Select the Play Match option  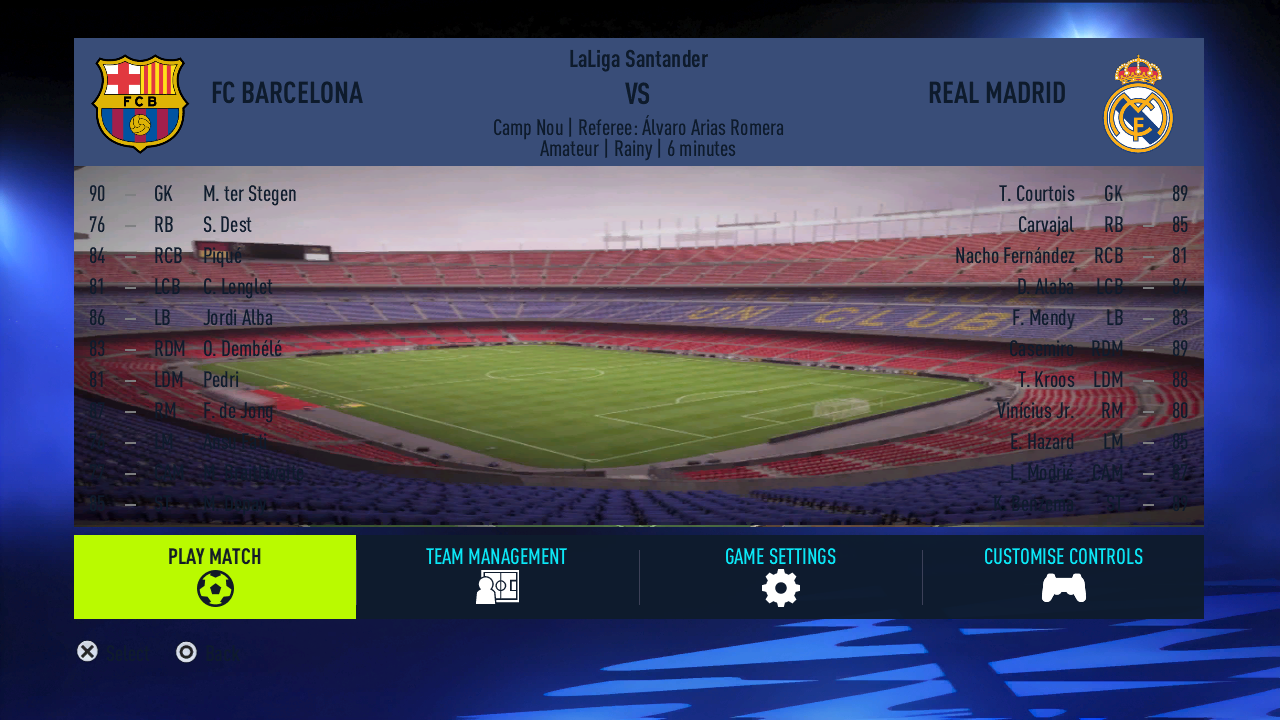(x=215, y=577)
